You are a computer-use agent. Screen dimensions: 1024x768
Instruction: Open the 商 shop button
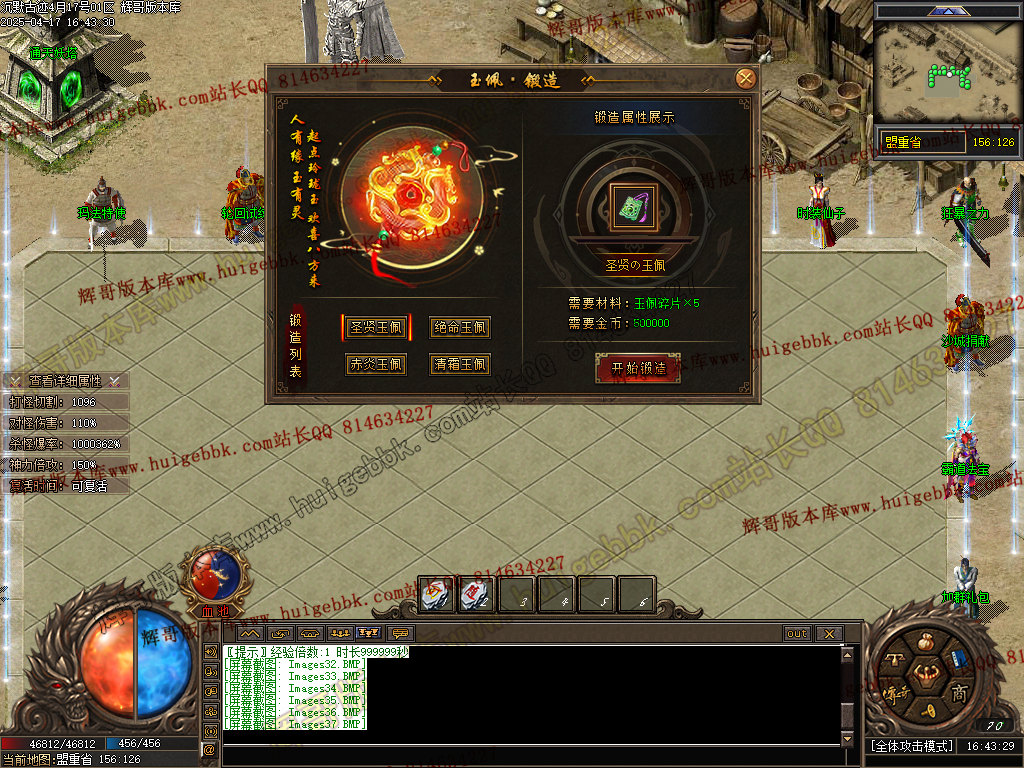pyautogui.click(x=957, y=694)
